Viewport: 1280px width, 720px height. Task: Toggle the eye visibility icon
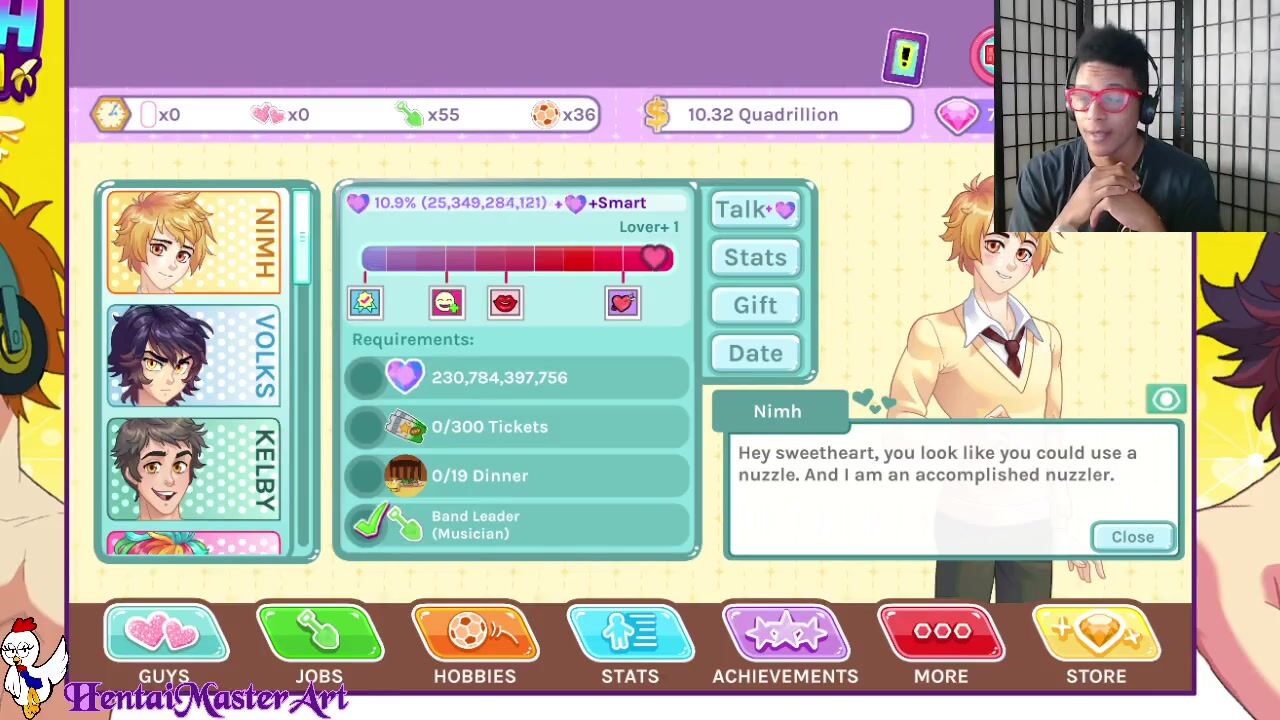[x=1166, y=400]
